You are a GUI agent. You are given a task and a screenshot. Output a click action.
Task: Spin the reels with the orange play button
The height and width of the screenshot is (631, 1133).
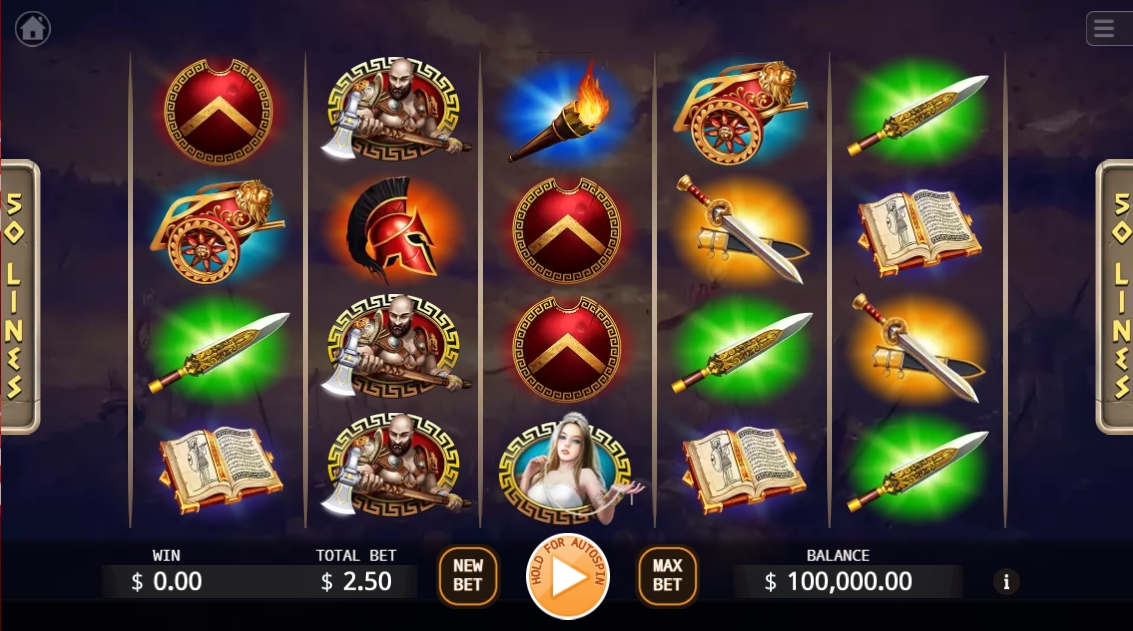(567, 577)
